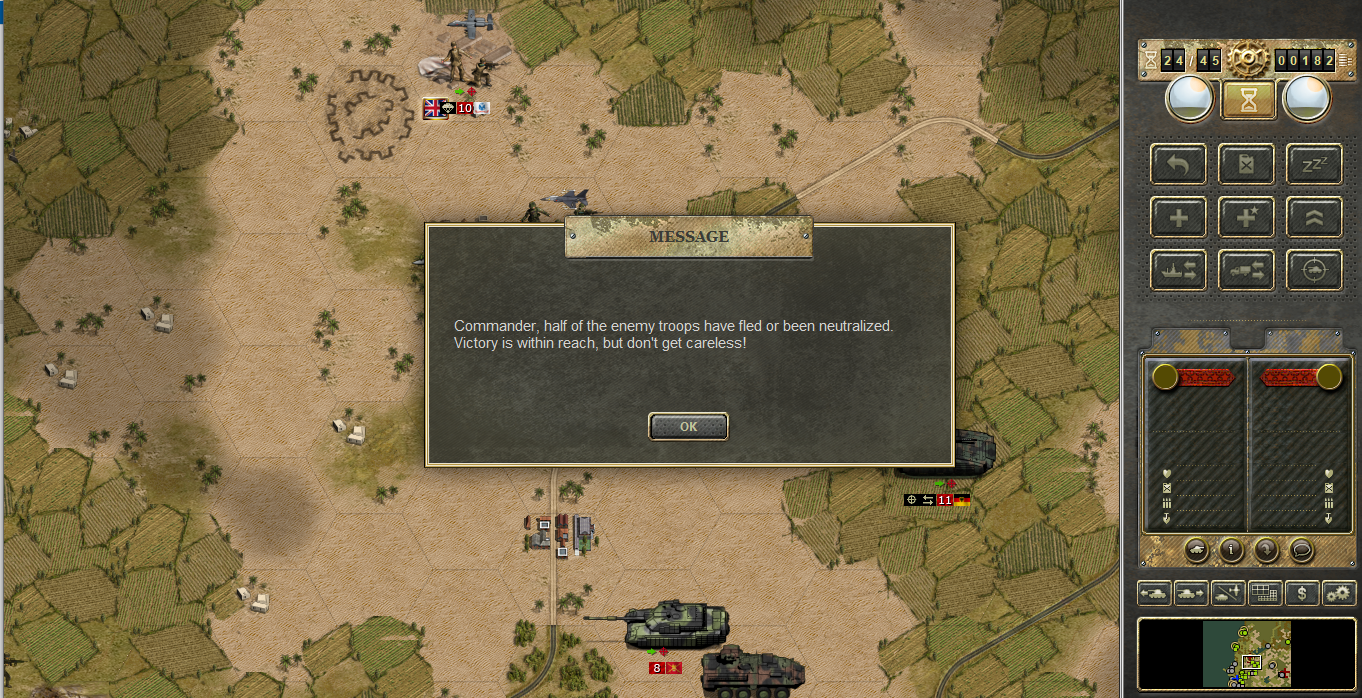Select the plus-with-star elite reinforcement button

click(1246, 217)
